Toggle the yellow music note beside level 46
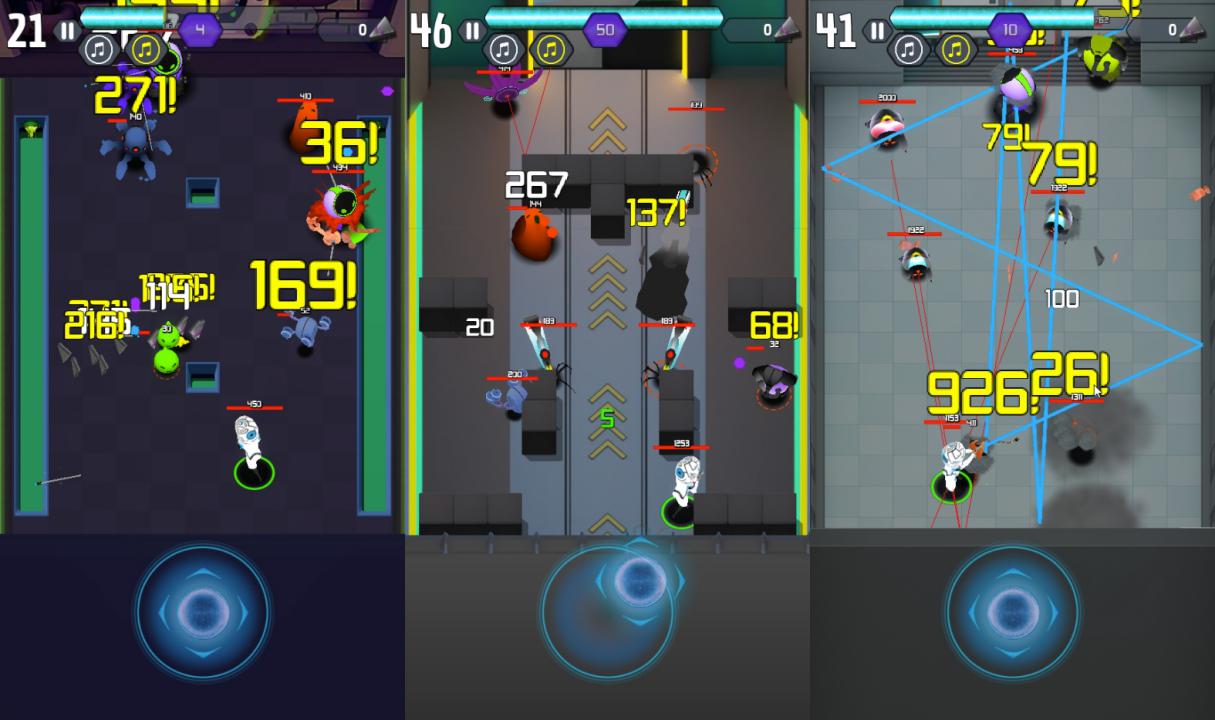This screenshot has width=1215, height=720. point(551,49)
